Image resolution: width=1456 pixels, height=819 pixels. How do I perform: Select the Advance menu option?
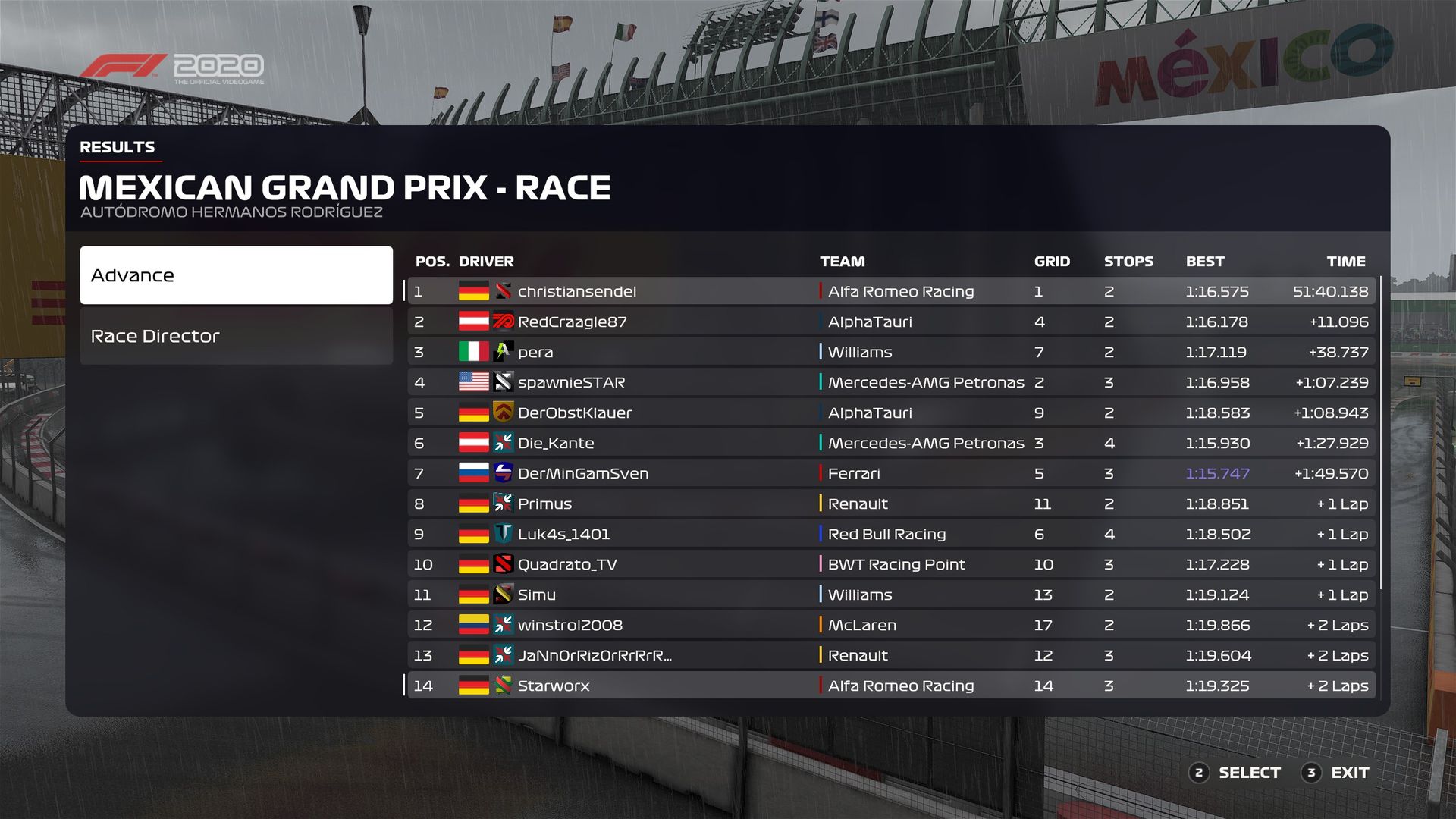click(x=236, y=275)
